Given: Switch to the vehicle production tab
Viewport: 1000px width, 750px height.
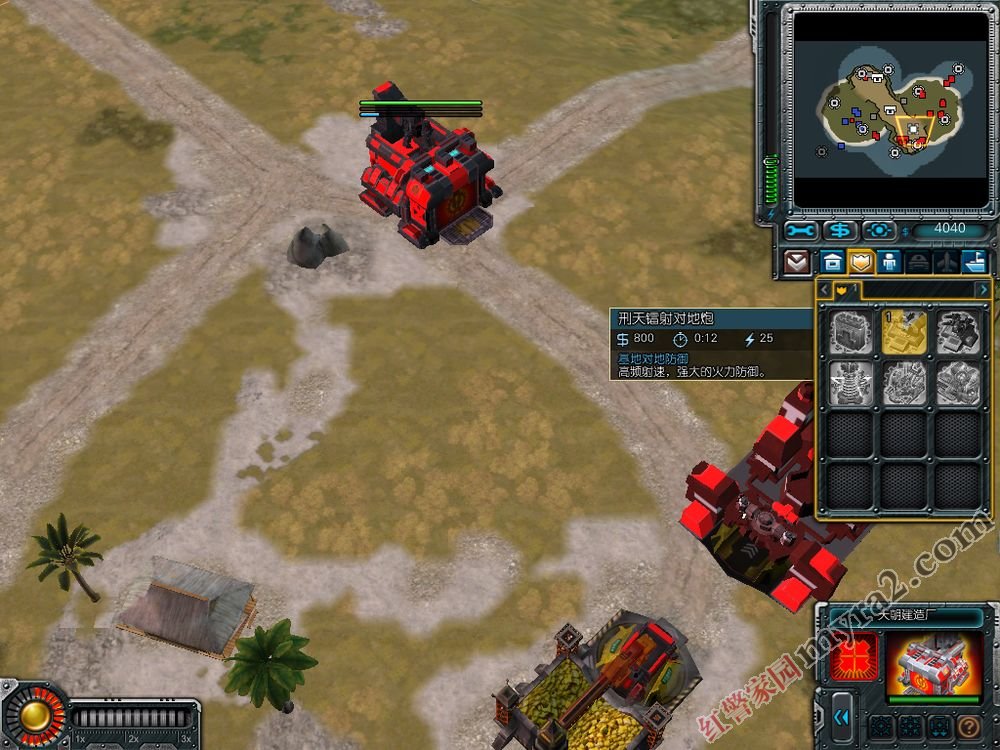Looking at the screenshot, I should point(918,263).
